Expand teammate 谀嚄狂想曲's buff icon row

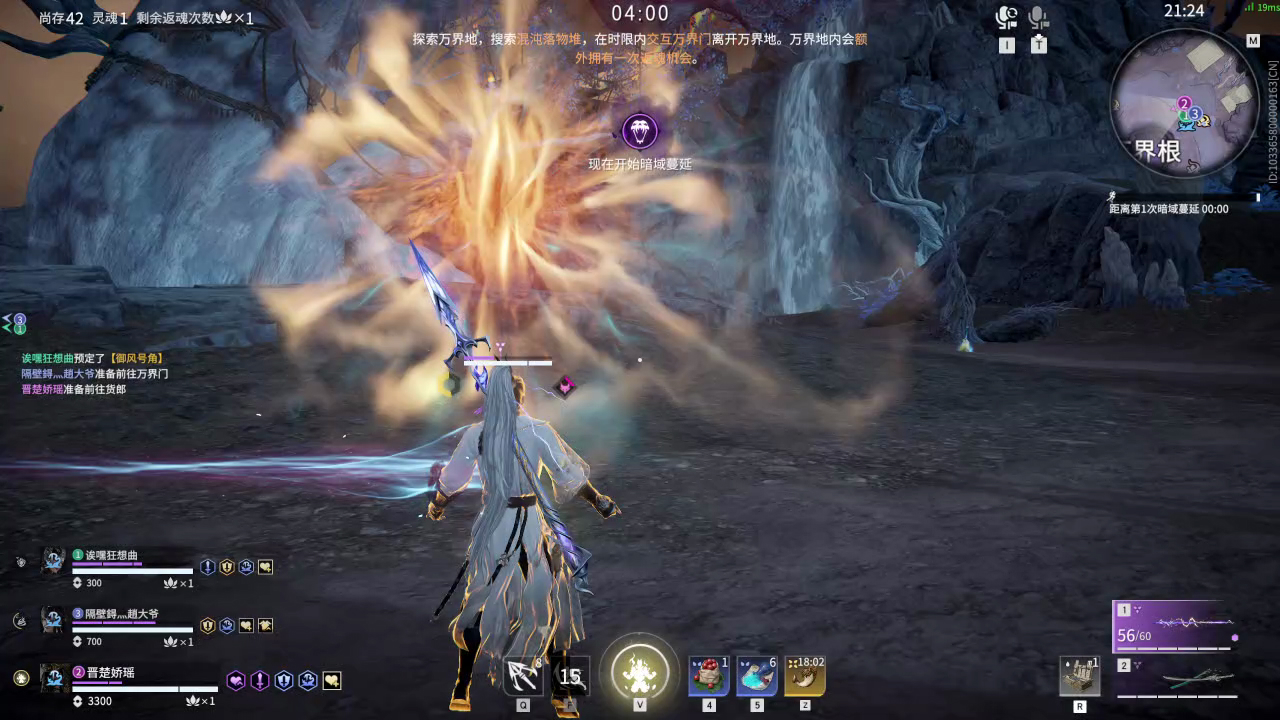[x=264, y=566]
